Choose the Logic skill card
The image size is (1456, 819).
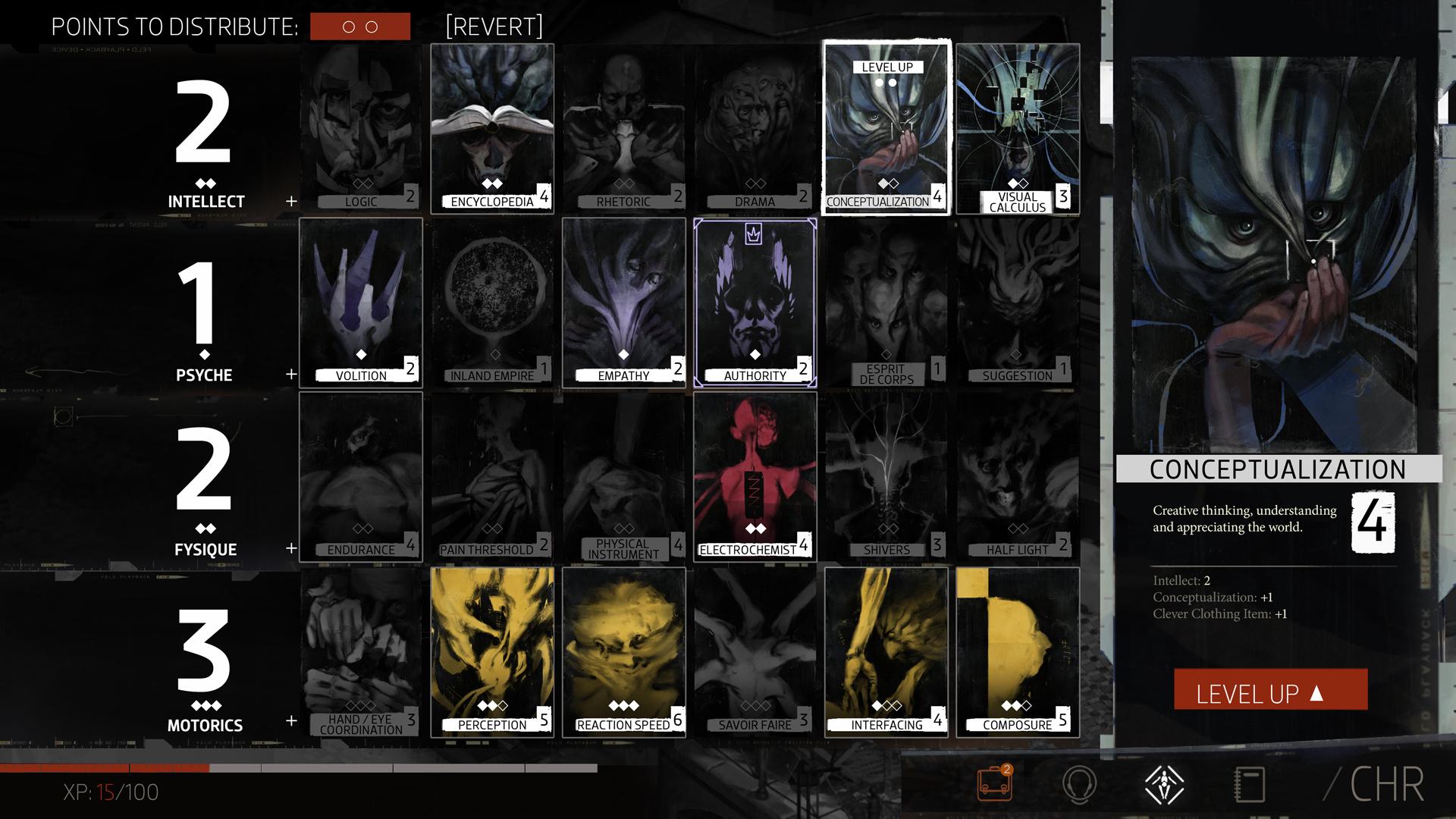click(361, 128)
